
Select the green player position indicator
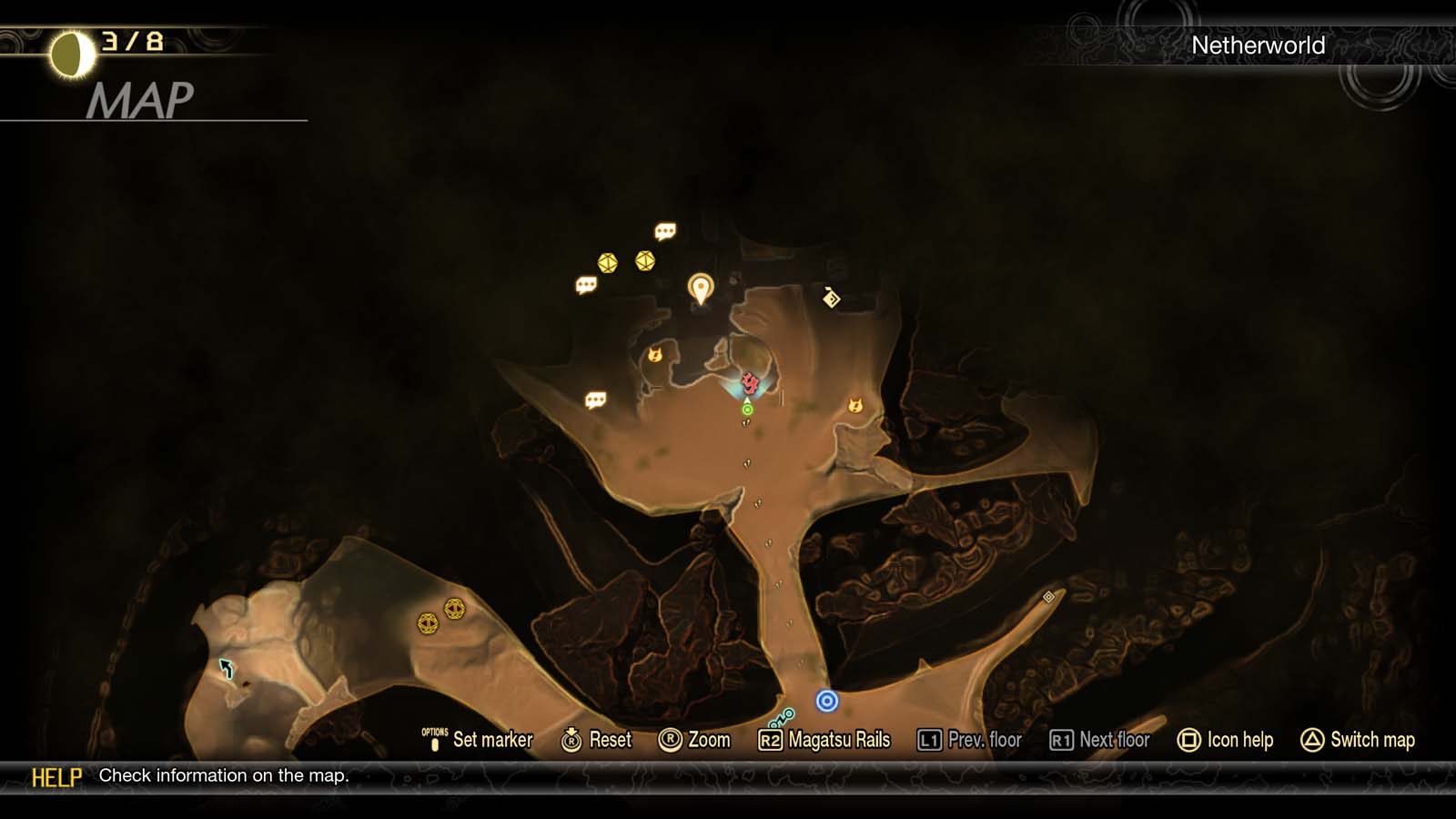pos(746,410)
